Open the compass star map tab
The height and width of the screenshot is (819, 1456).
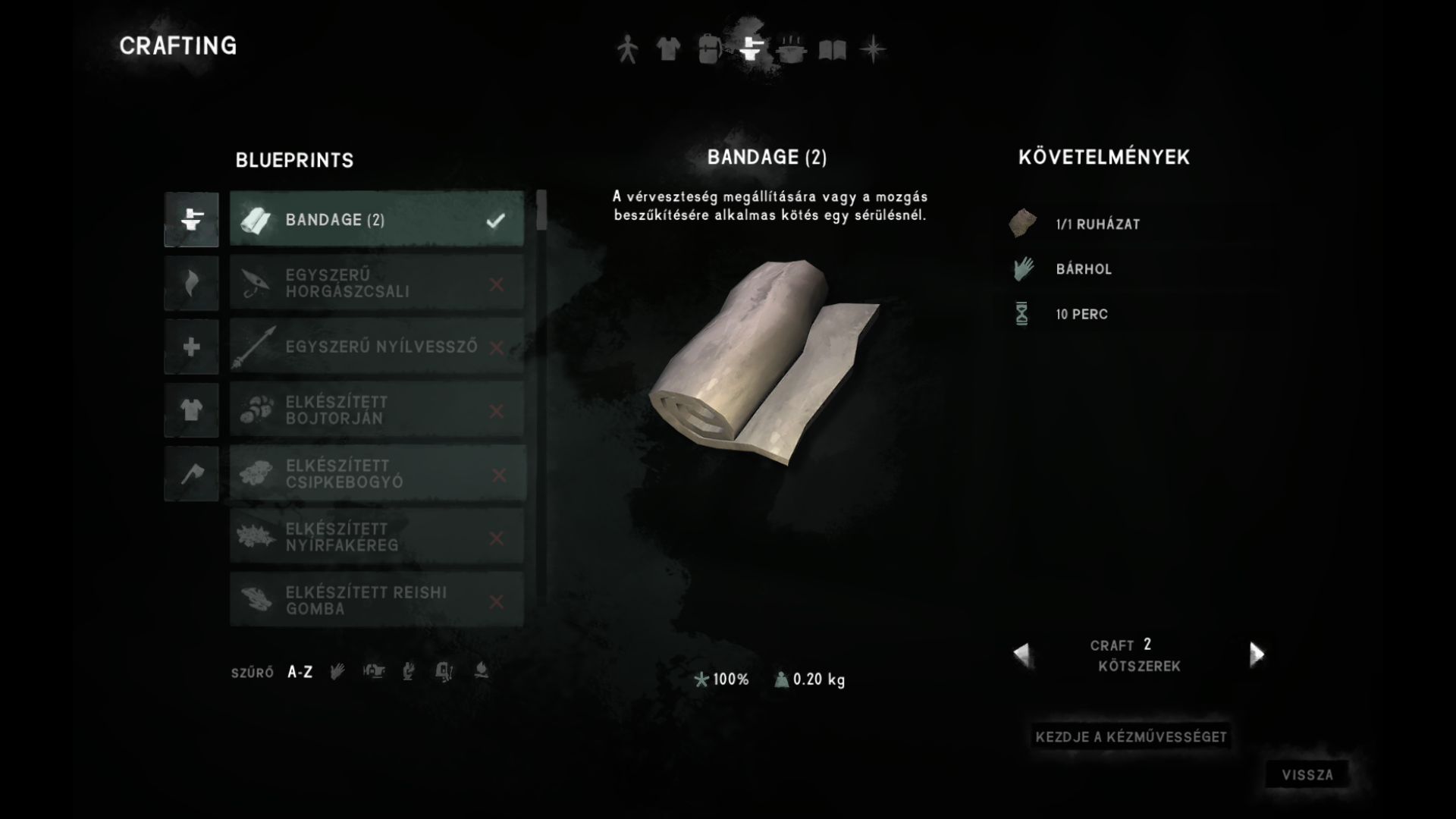[873, 49]
